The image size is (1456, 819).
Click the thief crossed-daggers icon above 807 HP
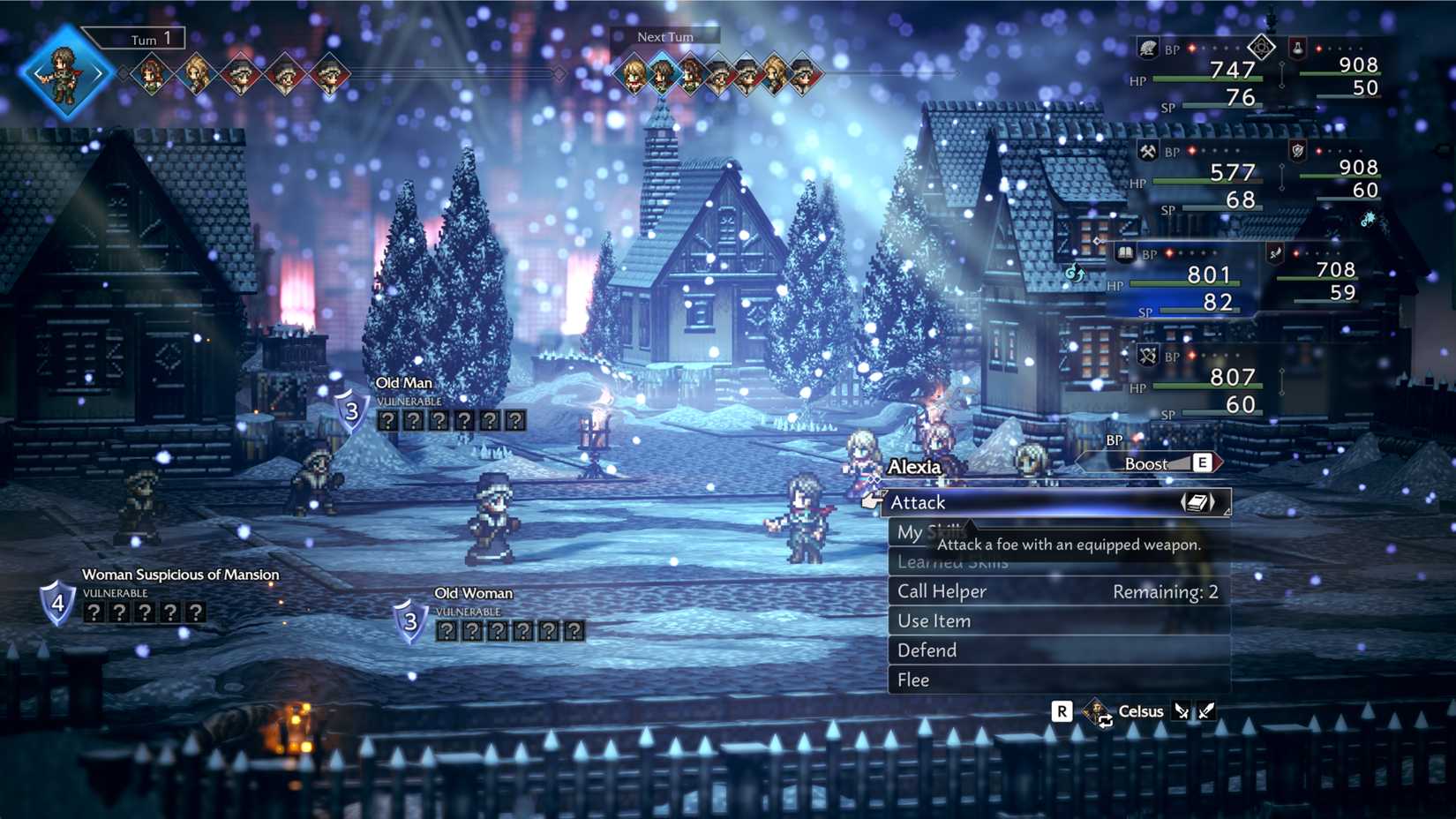tap(1148, 356)
